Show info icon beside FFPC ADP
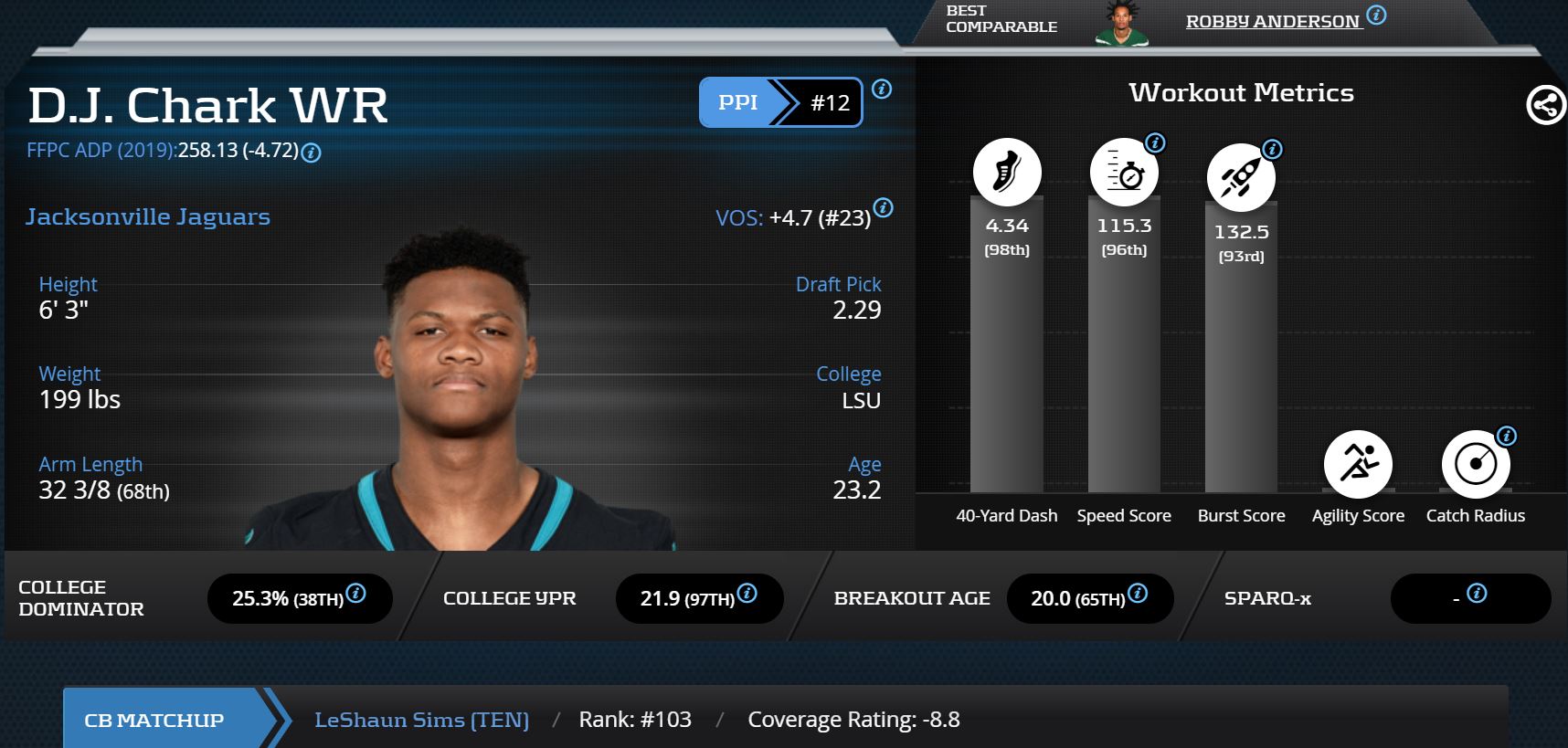 [x=311, y=153]
